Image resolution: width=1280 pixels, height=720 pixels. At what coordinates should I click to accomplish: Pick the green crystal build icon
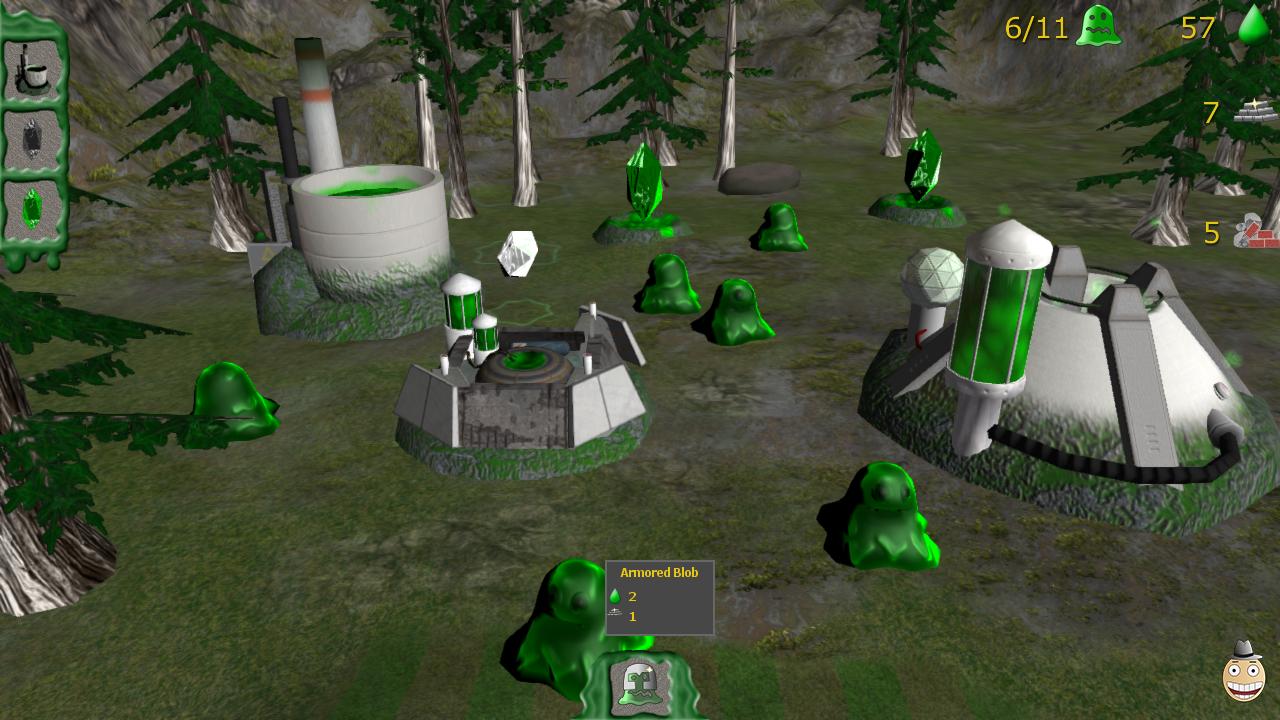pos(33,209)
